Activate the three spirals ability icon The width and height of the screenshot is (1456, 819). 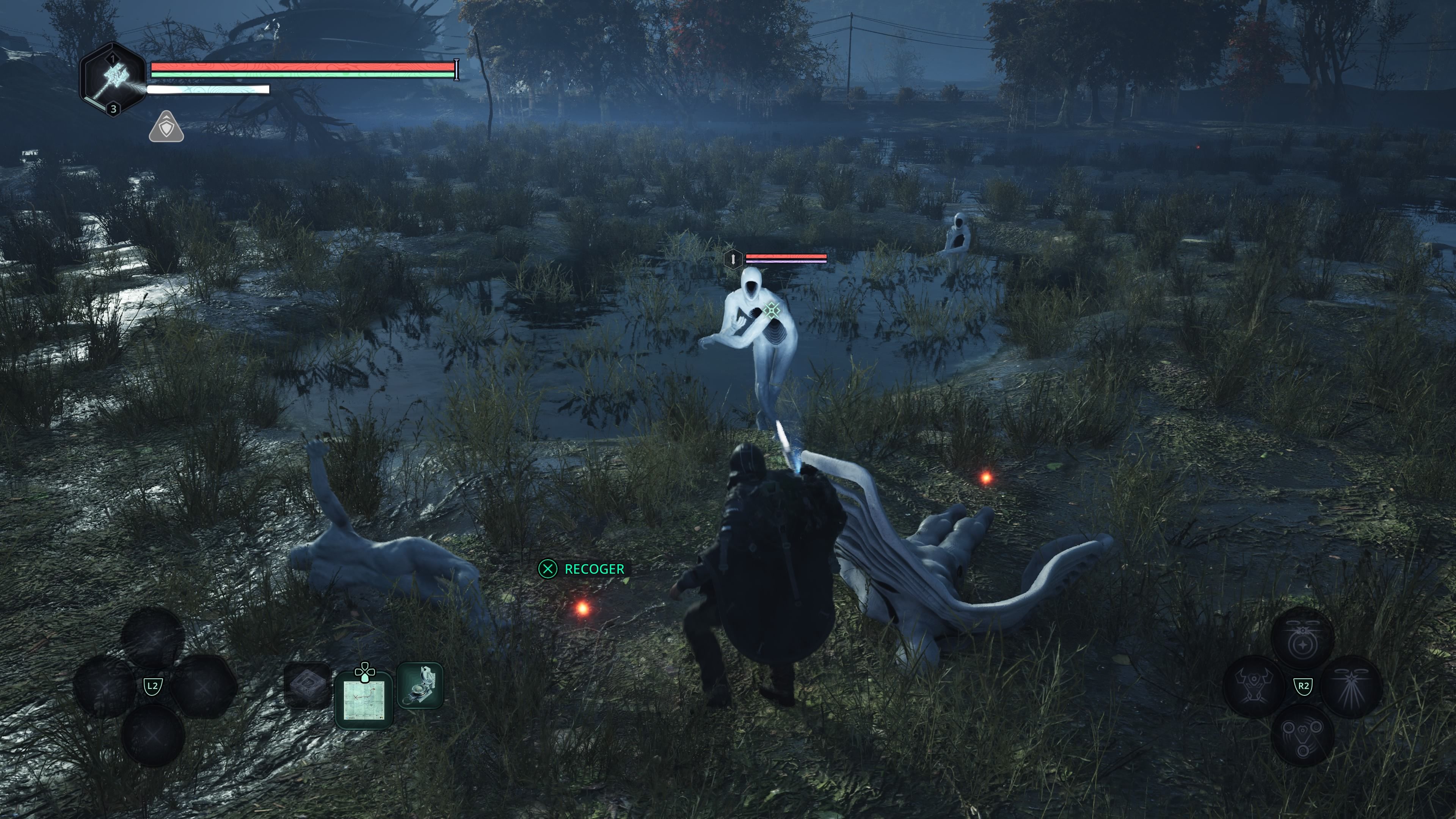1302,735
